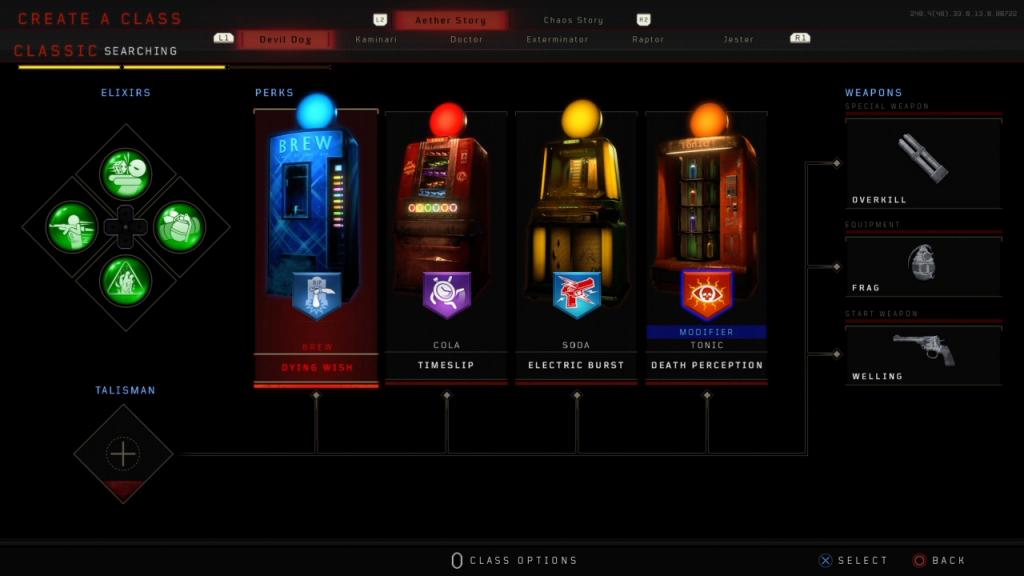The image size is (1024, 576).
Task: Open the Kaminari class tab
Action: pyautogui.click(x=377, y=39)
